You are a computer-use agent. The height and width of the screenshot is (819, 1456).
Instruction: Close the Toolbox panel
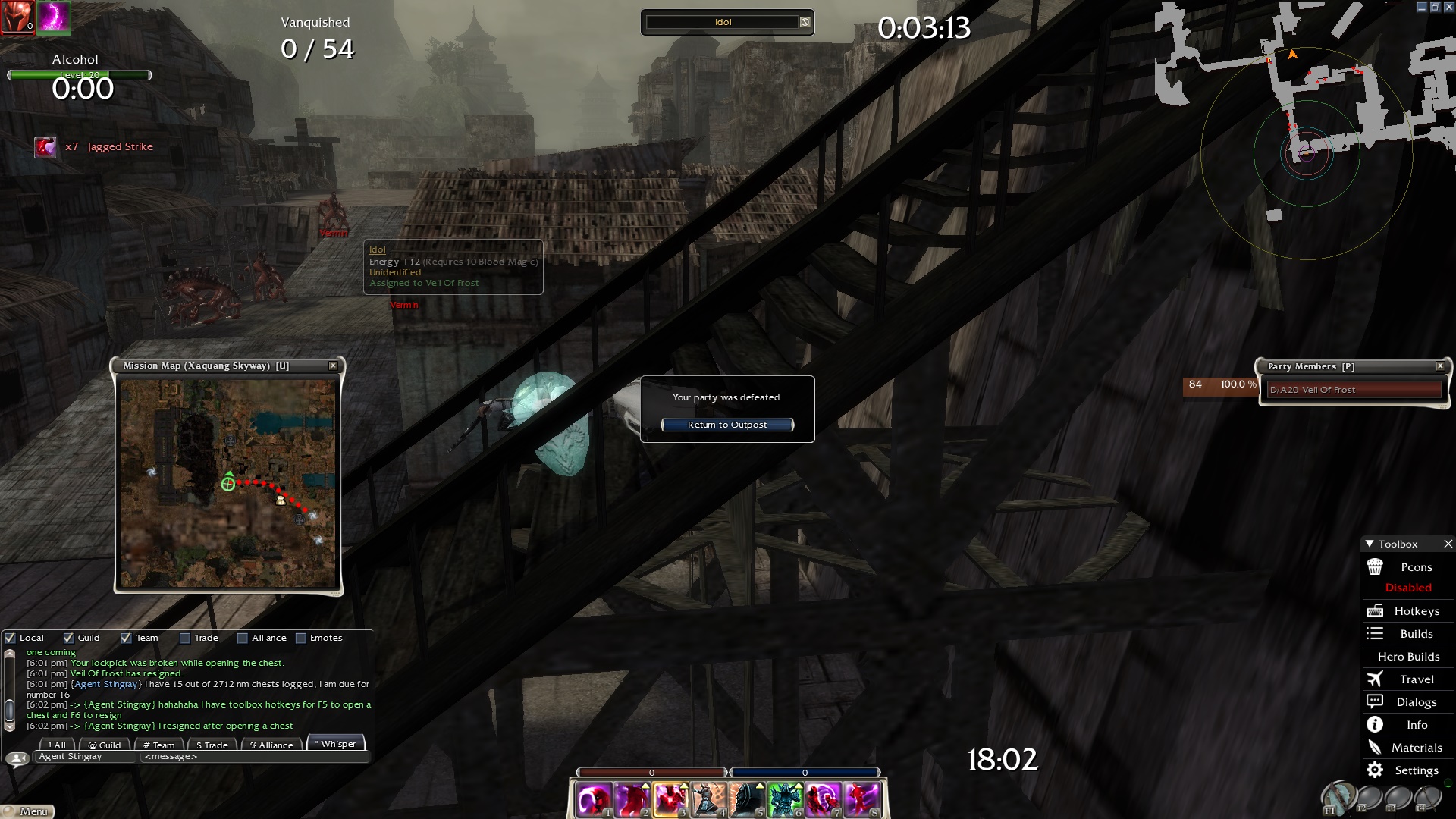1448,544
